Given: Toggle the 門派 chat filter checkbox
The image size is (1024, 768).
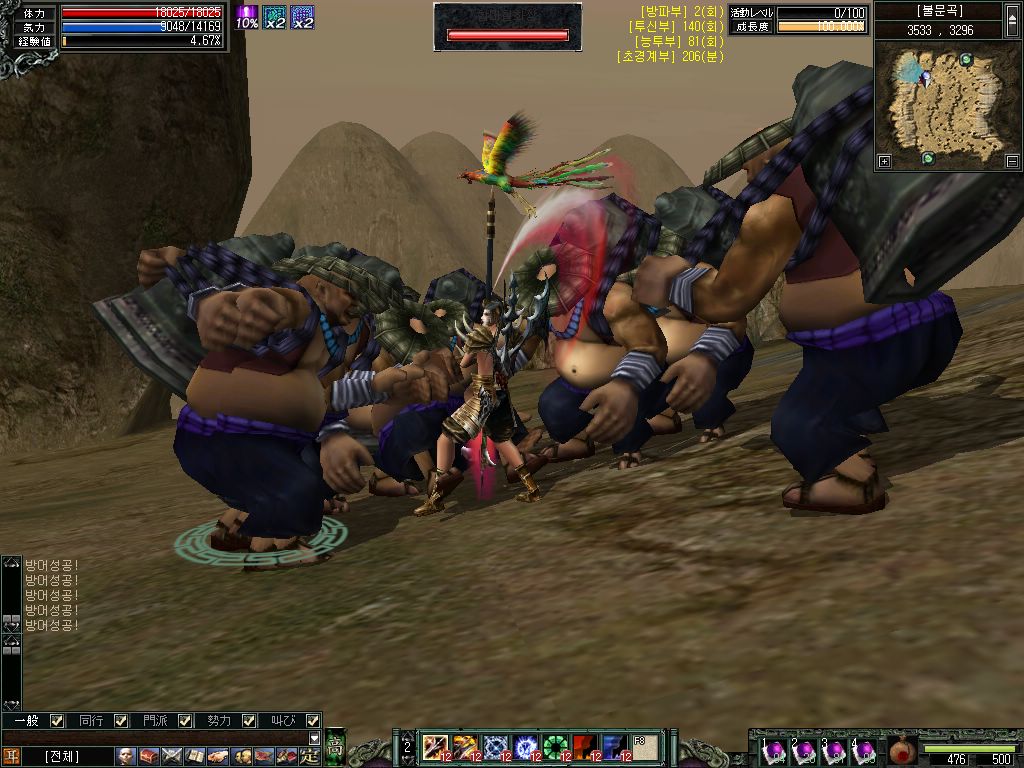Looking at the screenshot, I should [x=185, y=720].
